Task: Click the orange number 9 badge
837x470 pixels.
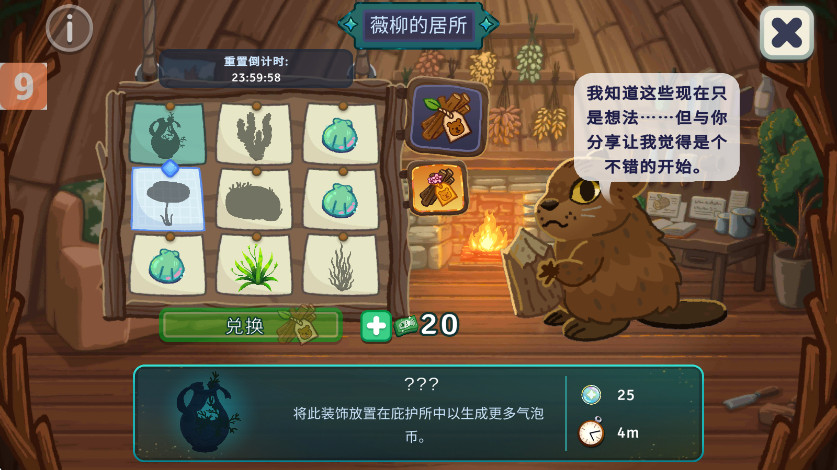Action: tap(23, 87)
